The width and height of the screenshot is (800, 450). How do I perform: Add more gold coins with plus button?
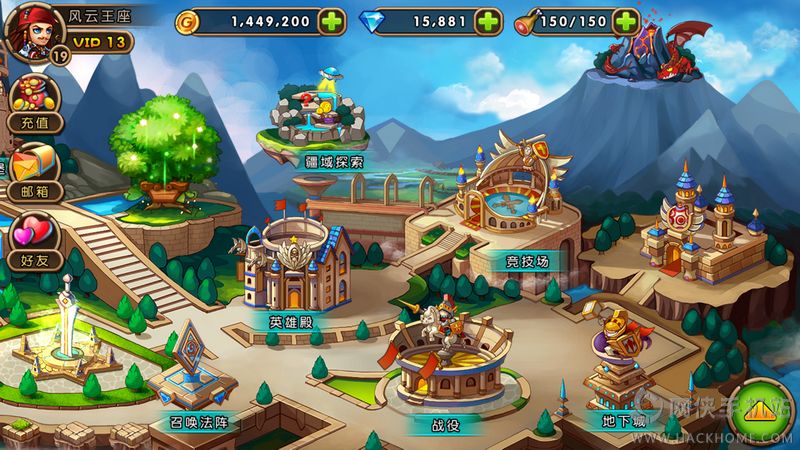pyautogui.click(x=333, y=20)
